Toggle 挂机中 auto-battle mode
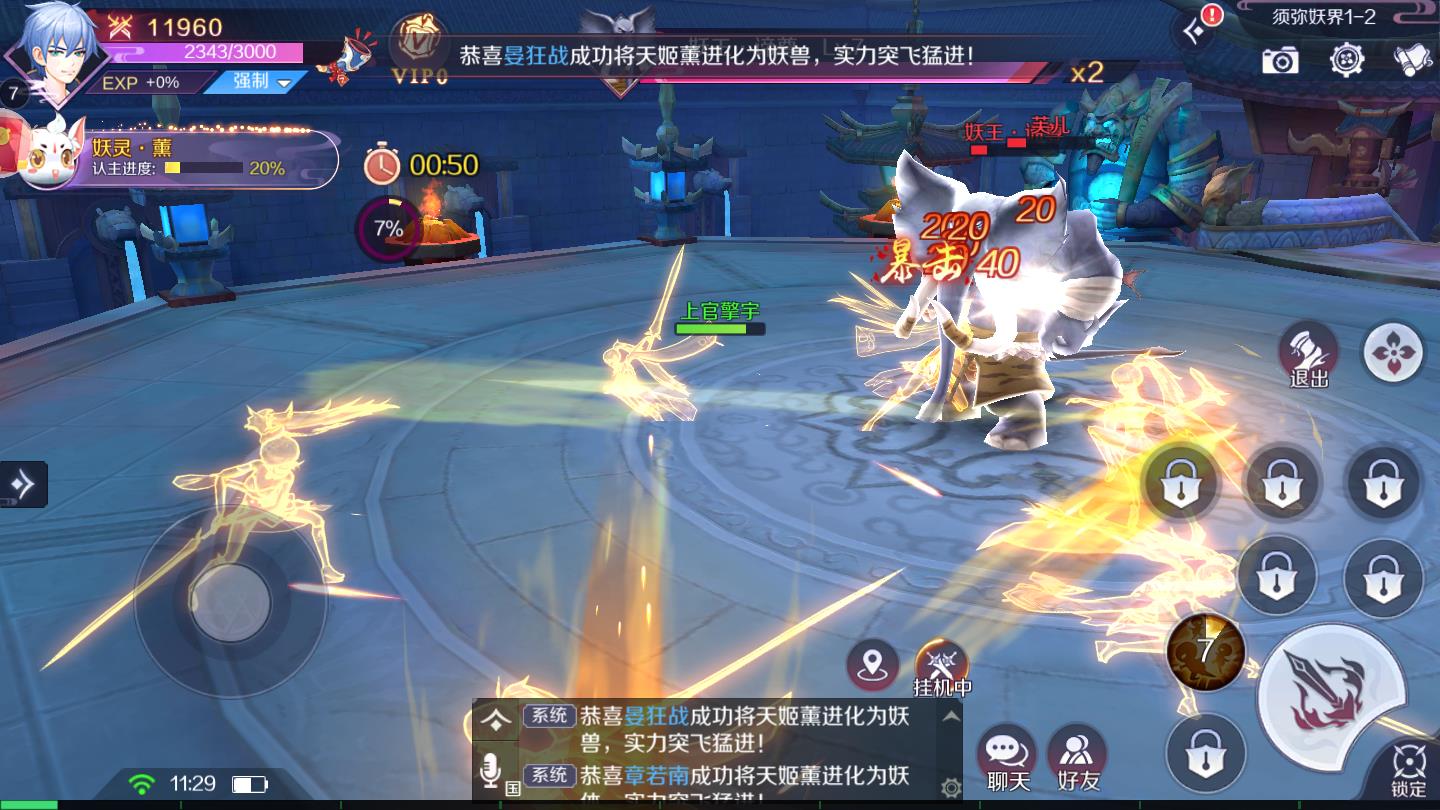Viewport: 1440px width, 810px height. coord(941,663)
